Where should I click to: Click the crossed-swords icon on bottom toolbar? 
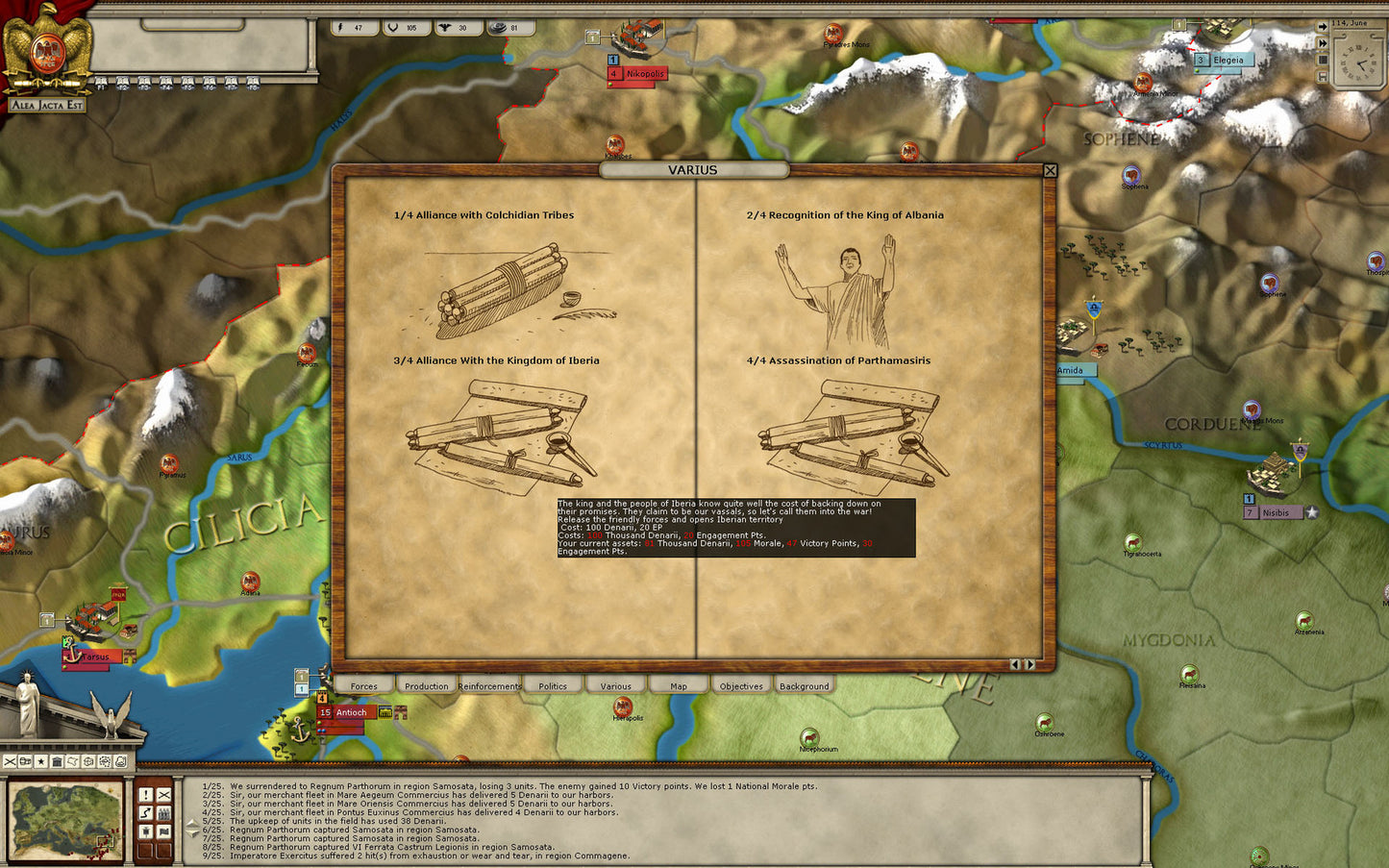[10, 761]
